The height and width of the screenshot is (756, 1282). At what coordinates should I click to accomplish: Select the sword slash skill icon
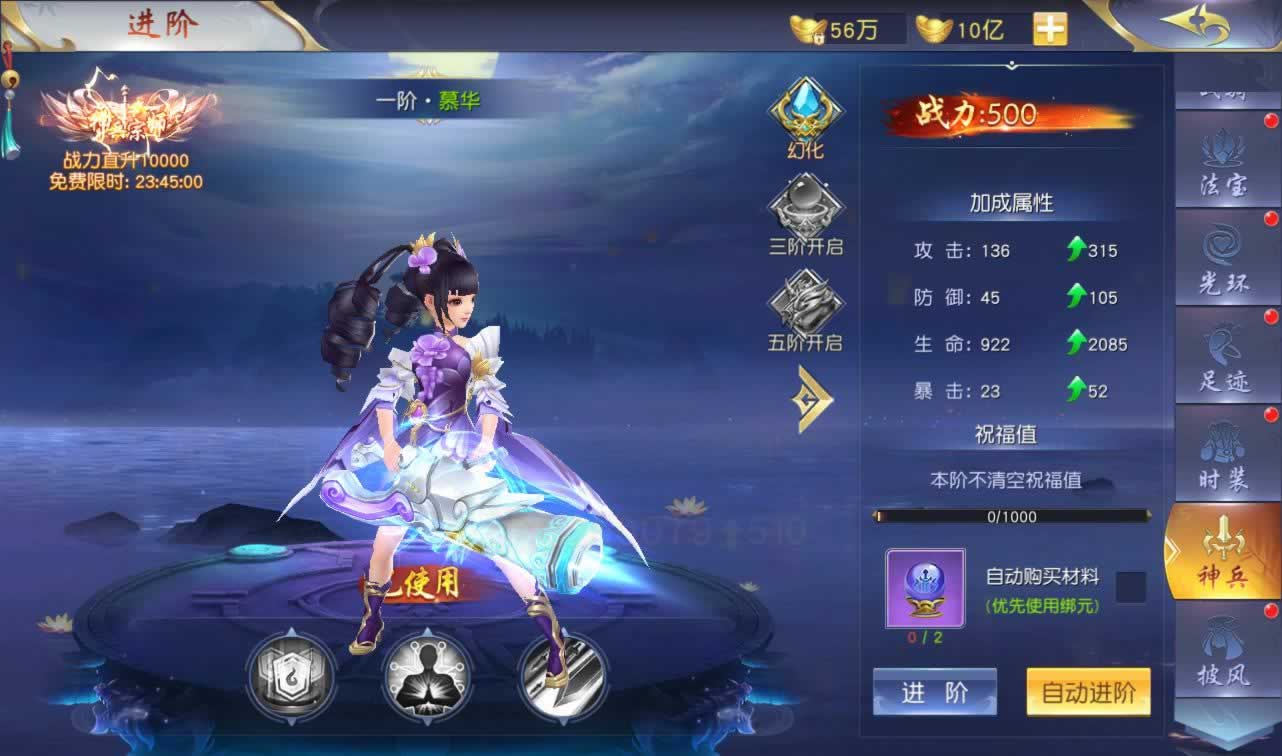(562, 676)
